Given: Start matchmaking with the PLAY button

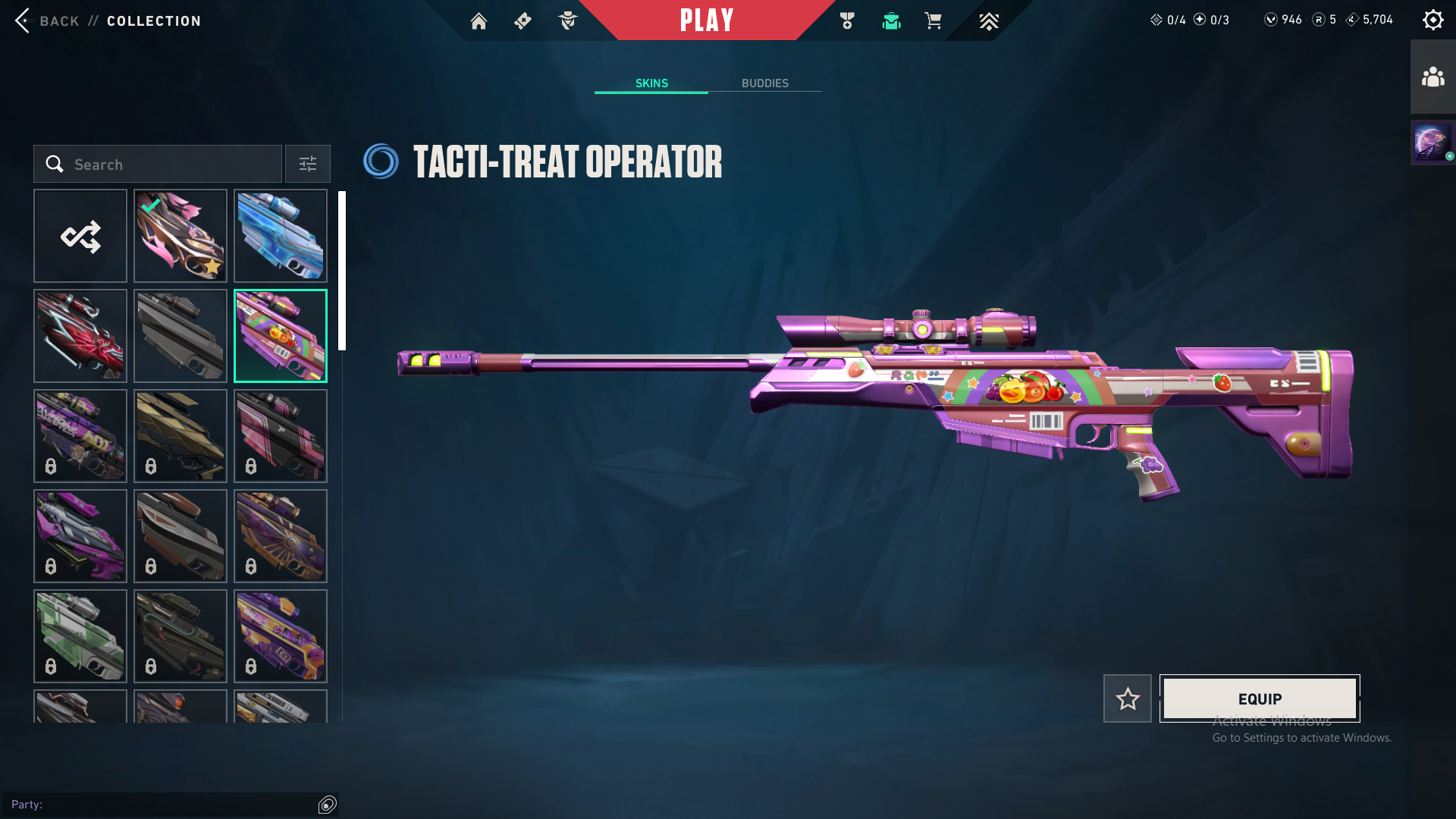Looking at the screenshot, I should (706, 20).
